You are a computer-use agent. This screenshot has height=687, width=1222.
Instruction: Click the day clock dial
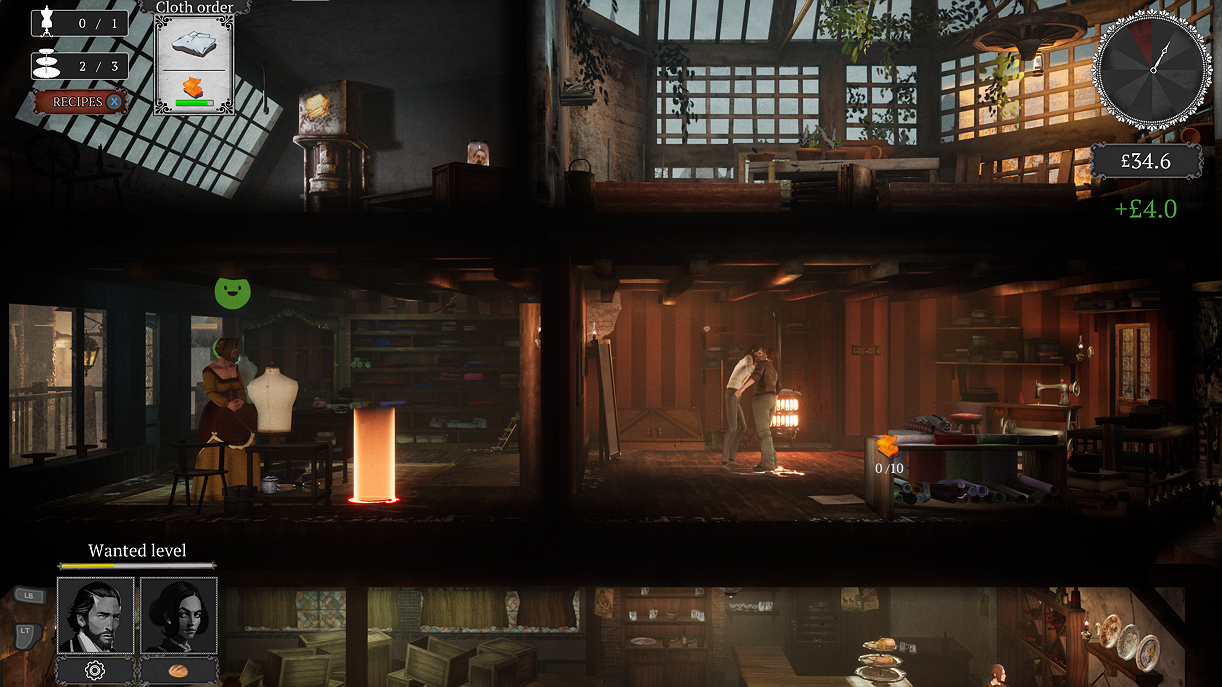[x=1152, y=70]
